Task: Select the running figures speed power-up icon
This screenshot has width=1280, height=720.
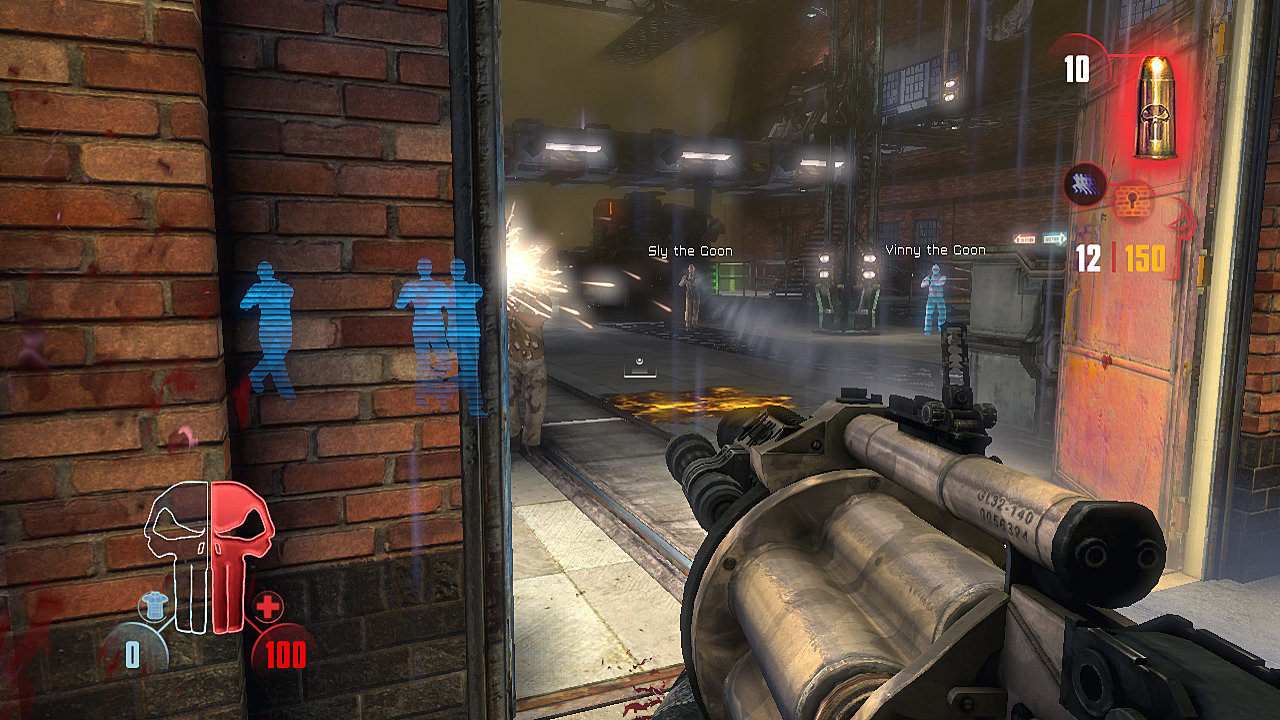Action: pos(1084,184)
